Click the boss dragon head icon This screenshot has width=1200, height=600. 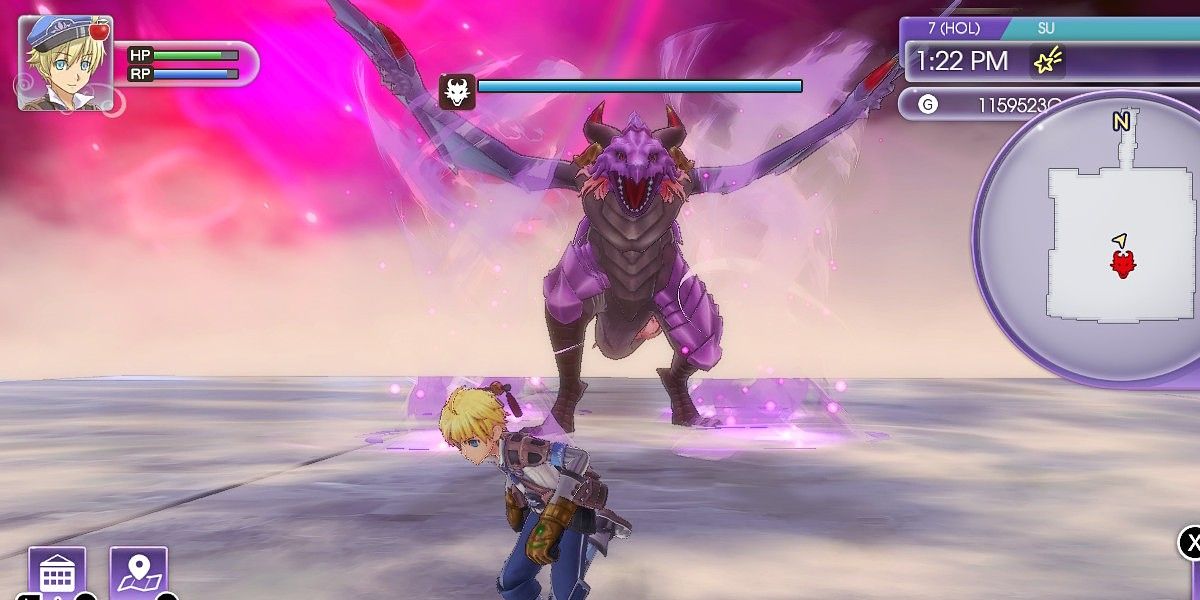[457, 92]
